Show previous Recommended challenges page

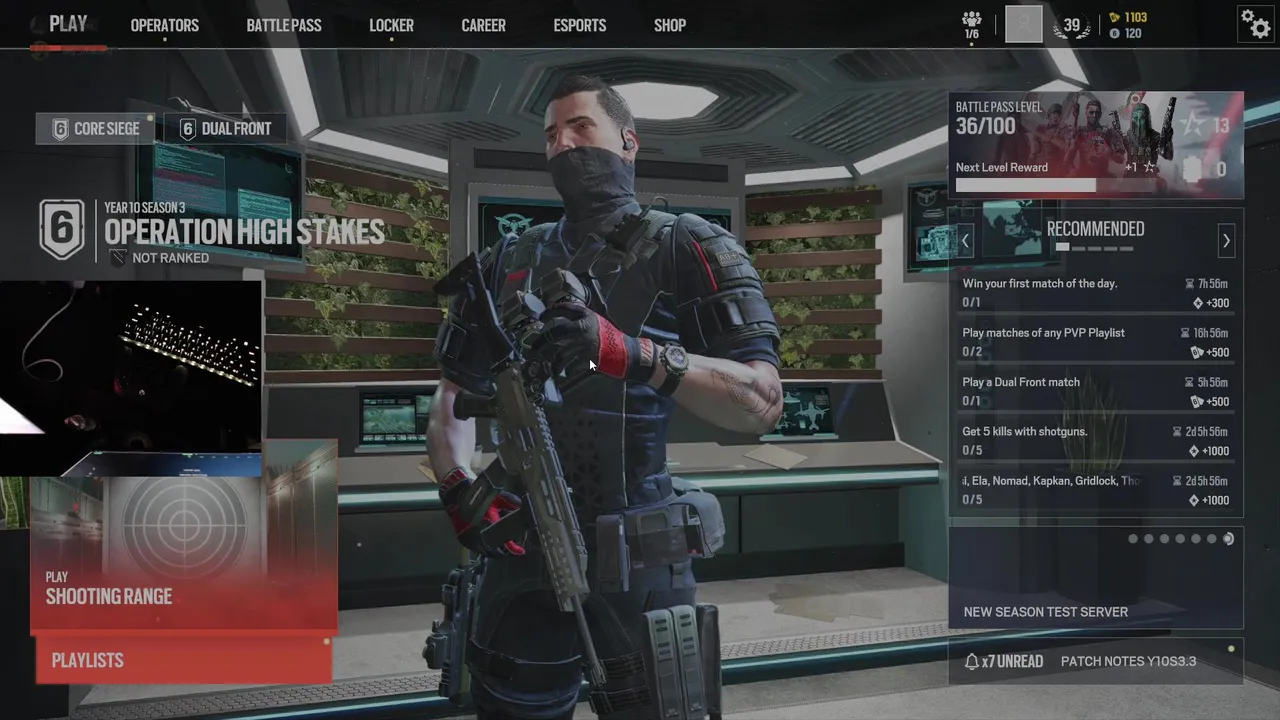(965, 240)
